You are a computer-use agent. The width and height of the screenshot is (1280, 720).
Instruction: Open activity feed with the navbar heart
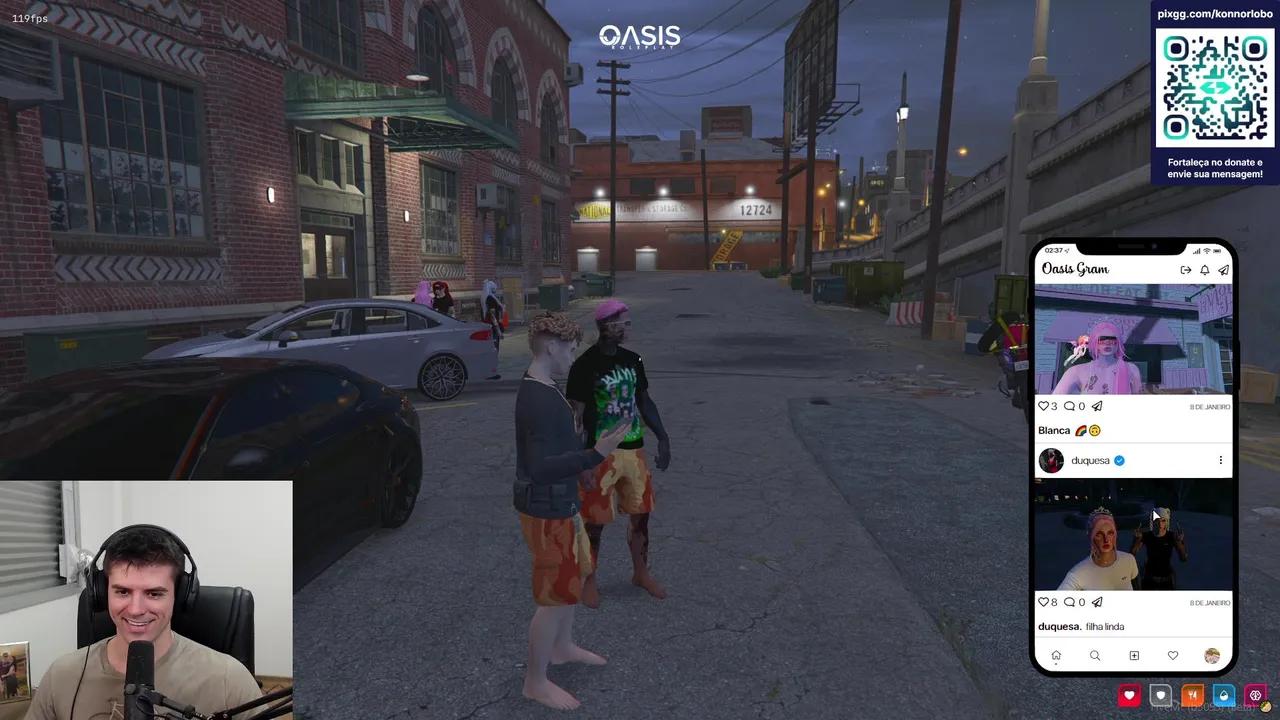tap(1173, 656)
